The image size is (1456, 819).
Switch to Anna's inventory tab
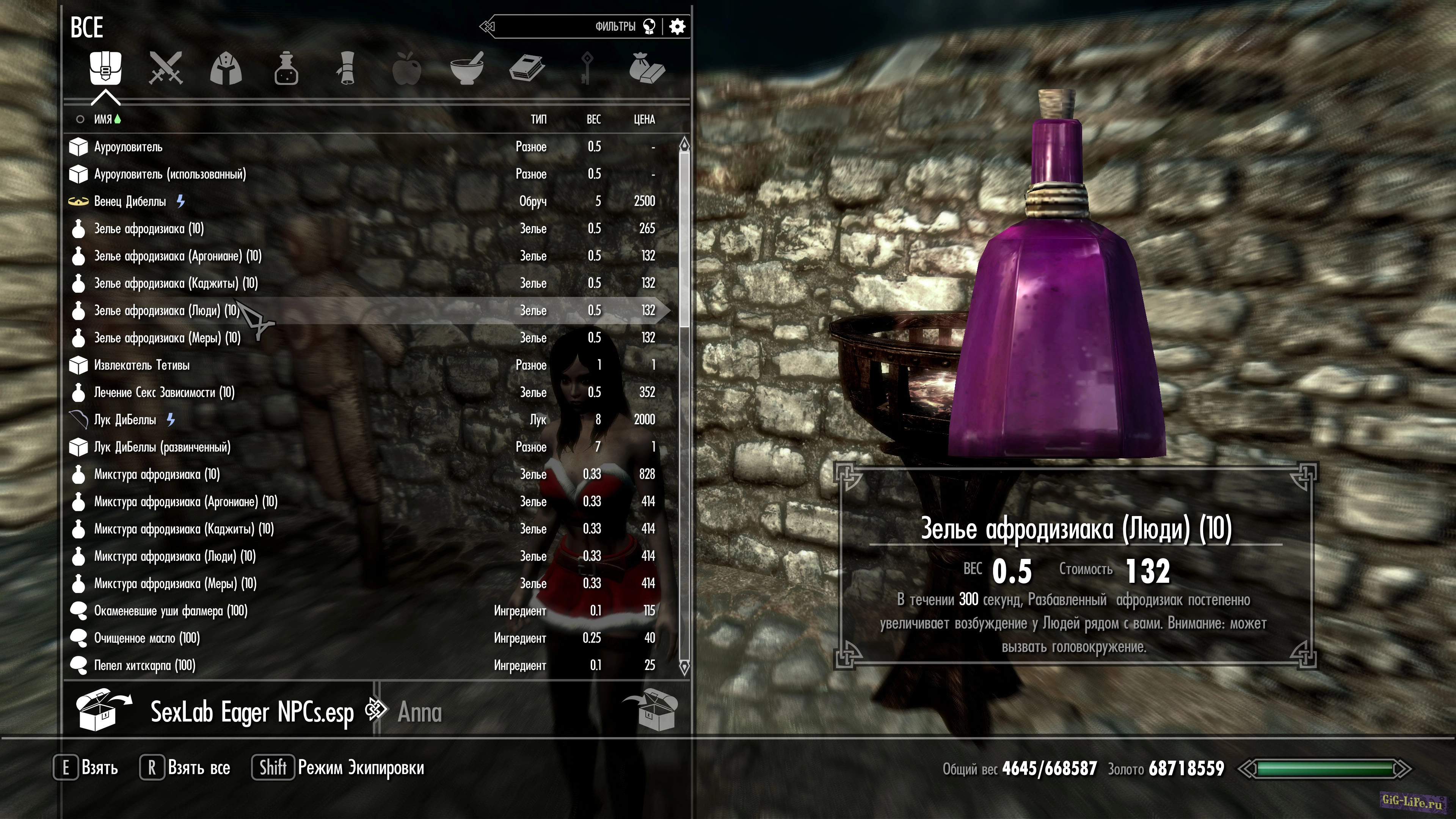point(419,712)
